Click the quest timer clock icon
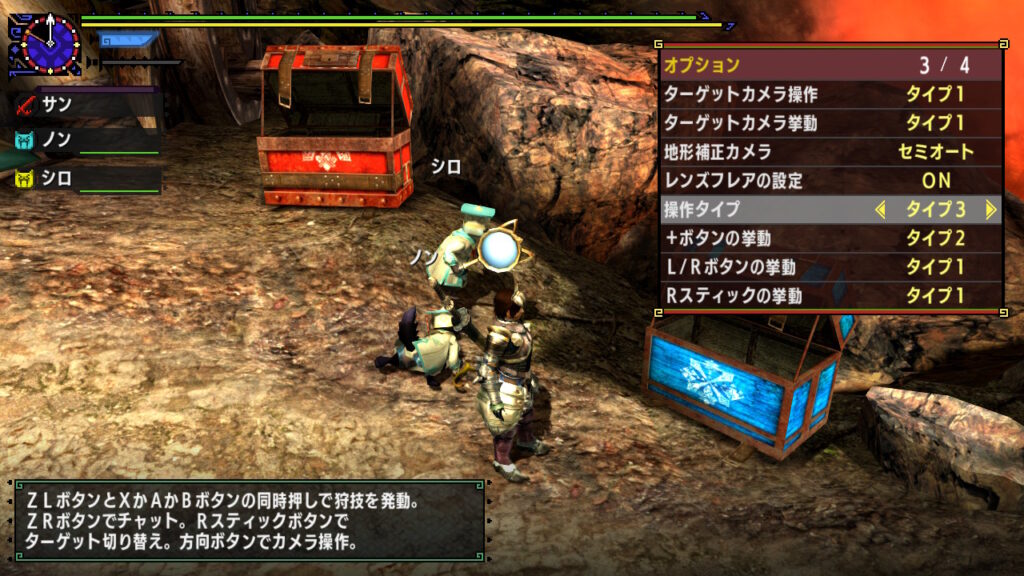 point(47,43)
